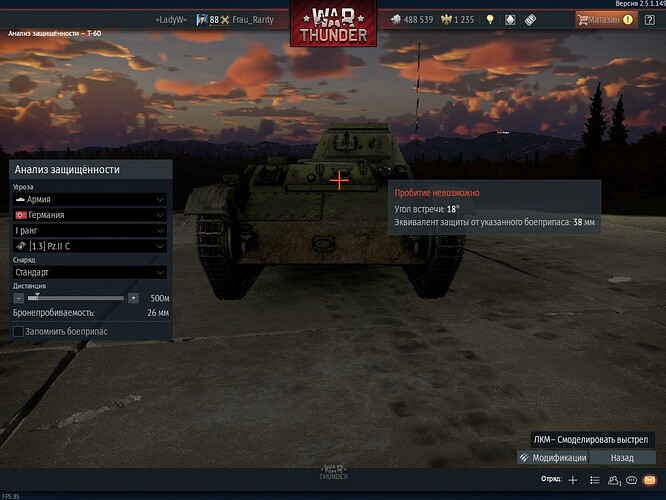Image resolution: width=666 pixels, height=500 pixels.
Task: Decrease distance with the minus button
Action: (x=17, y=298)
